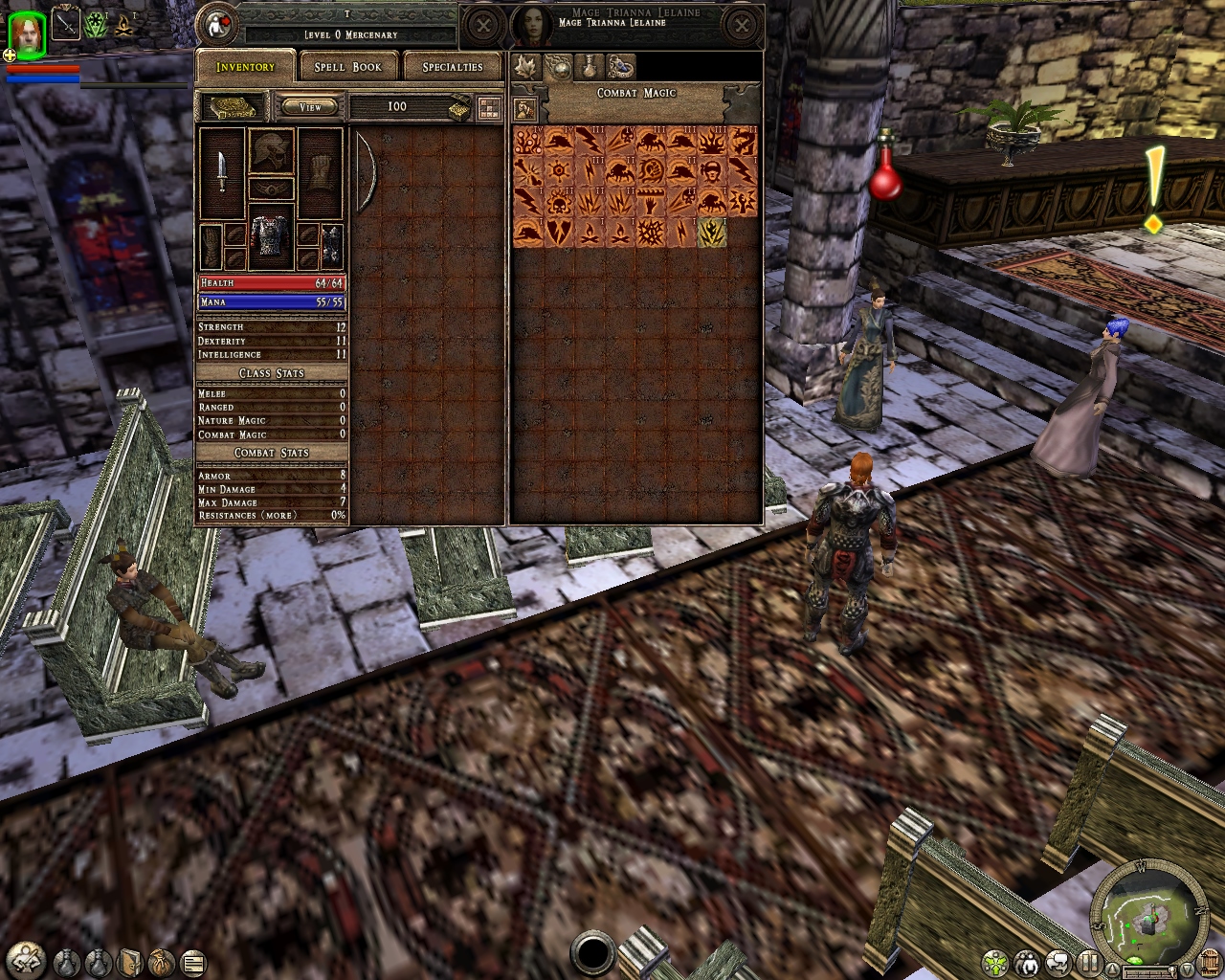Open the chat speech bubbles button
The image size is (1225, 980).
point(1058,962)
